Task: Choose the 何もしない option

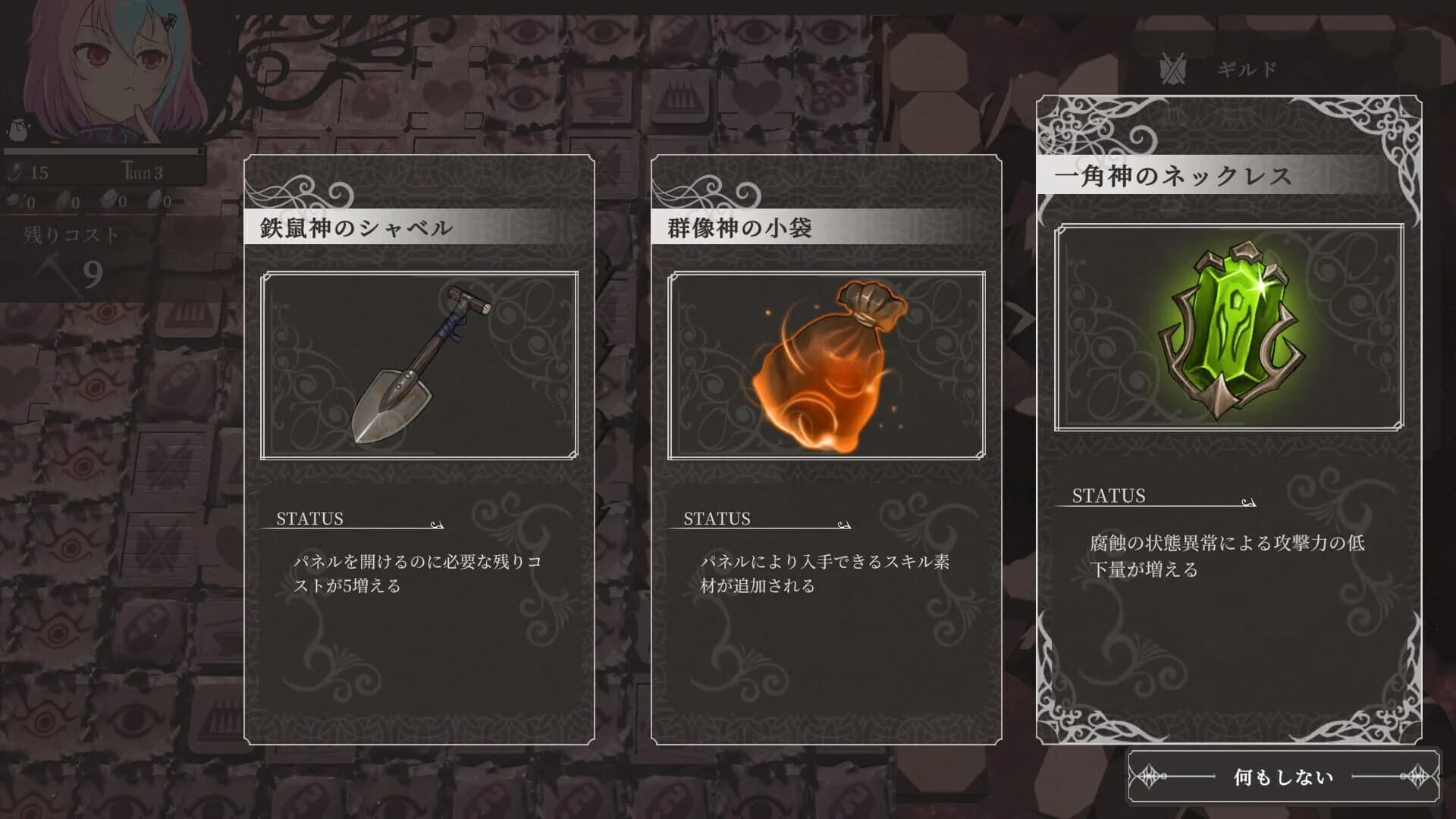Action: pos(1285,775)
